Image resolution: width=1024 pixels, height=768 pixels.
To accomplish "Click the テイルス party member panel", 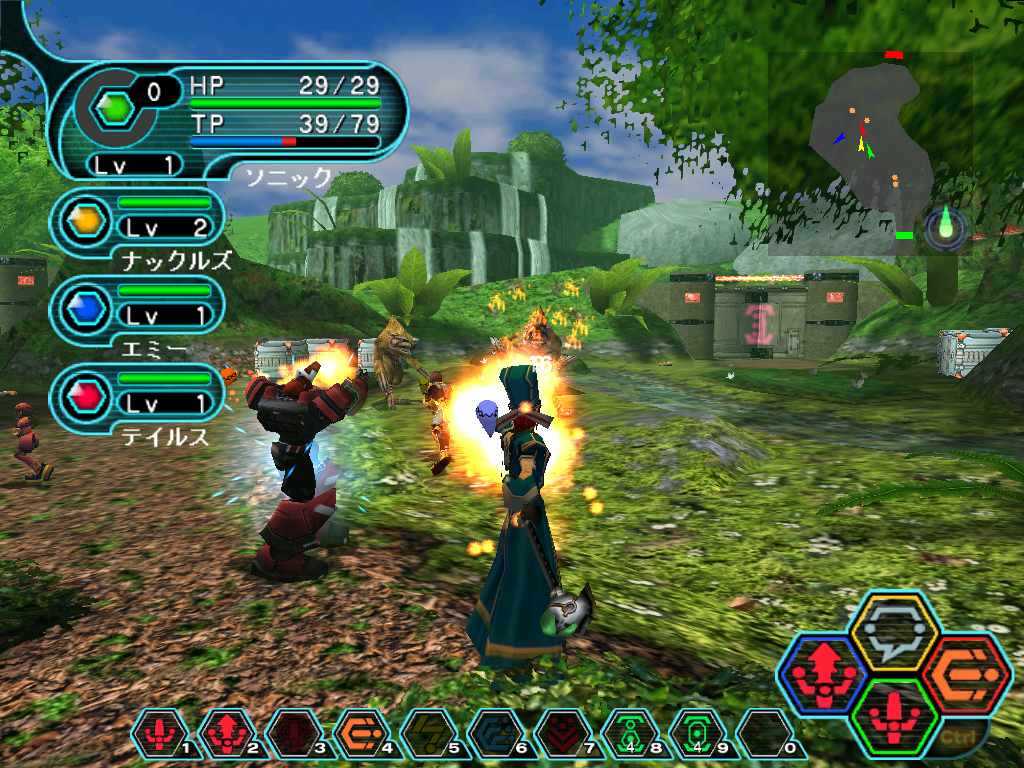I will point(138,398).
